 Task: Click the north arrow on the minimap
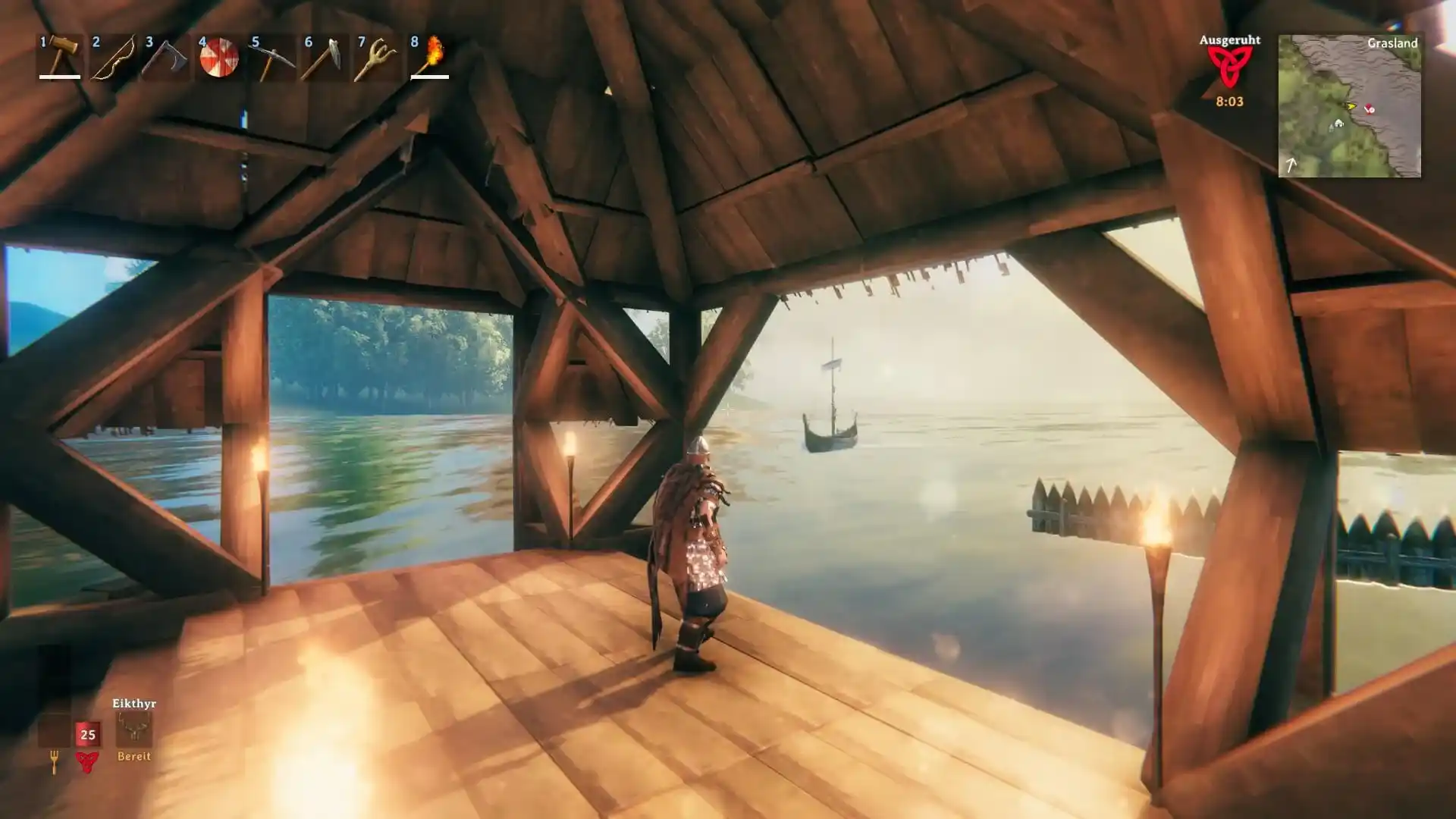pyautogui.click(x=1291, y=165)
